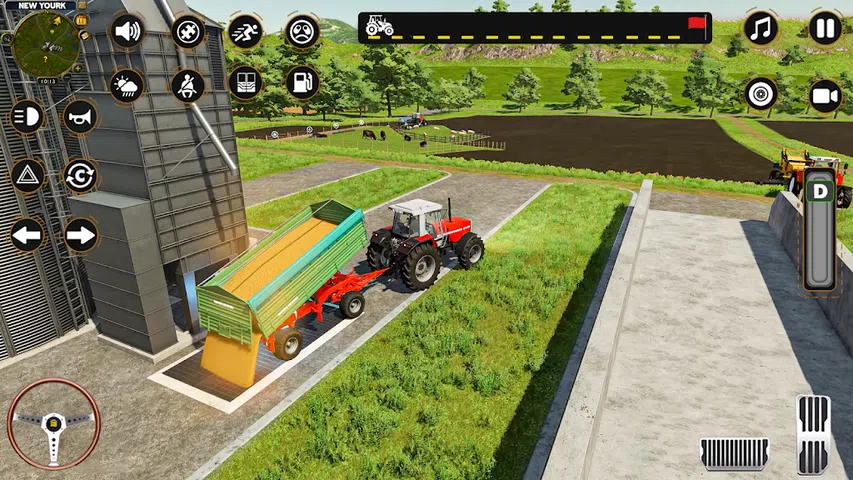Tap the puzzle piece icon
The image size is (853, 480).
(x=187, y=32)
